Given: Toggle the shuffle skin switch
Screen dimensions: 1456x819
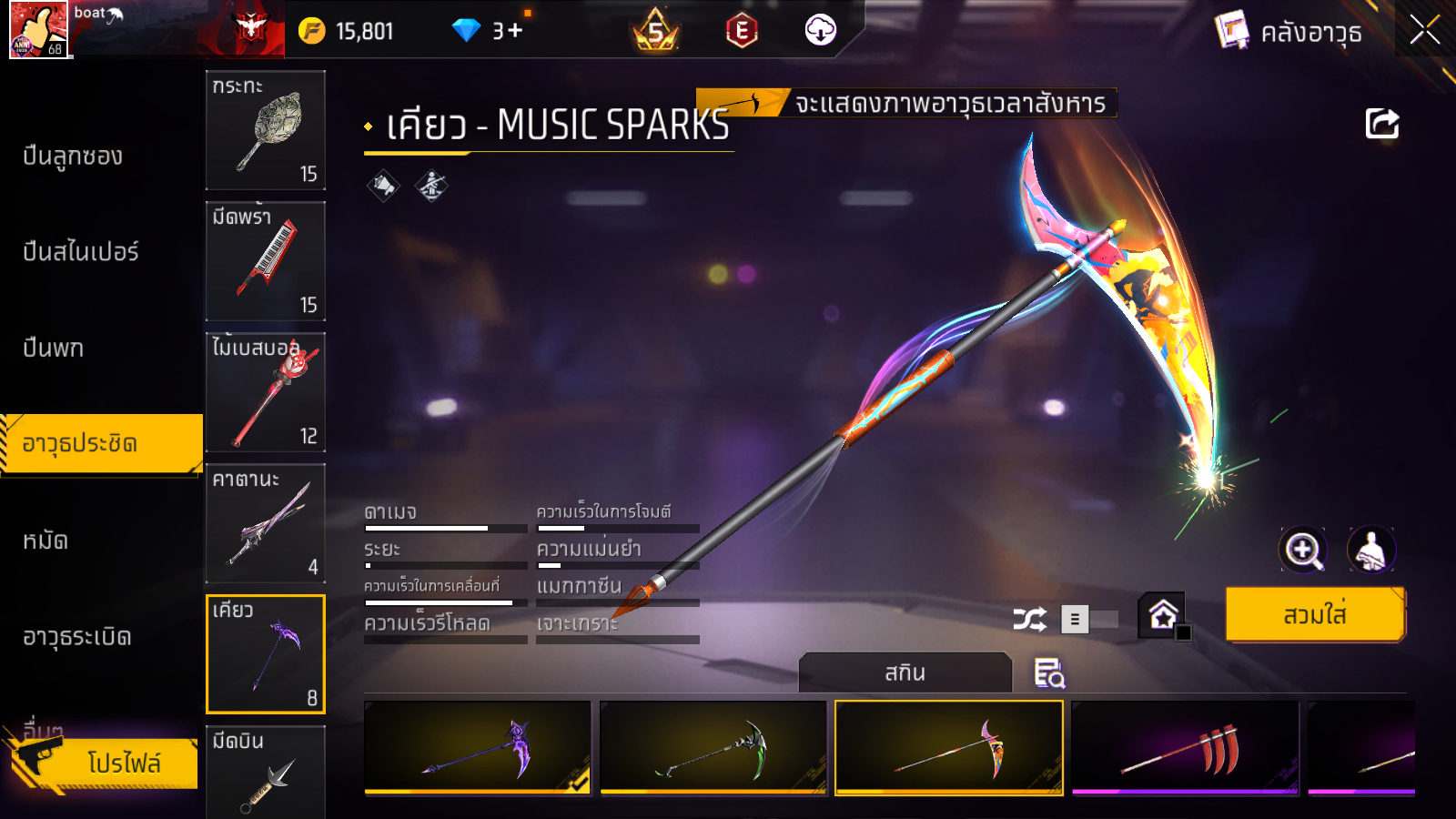Looking at the screenshot, I should point(1090,620).
